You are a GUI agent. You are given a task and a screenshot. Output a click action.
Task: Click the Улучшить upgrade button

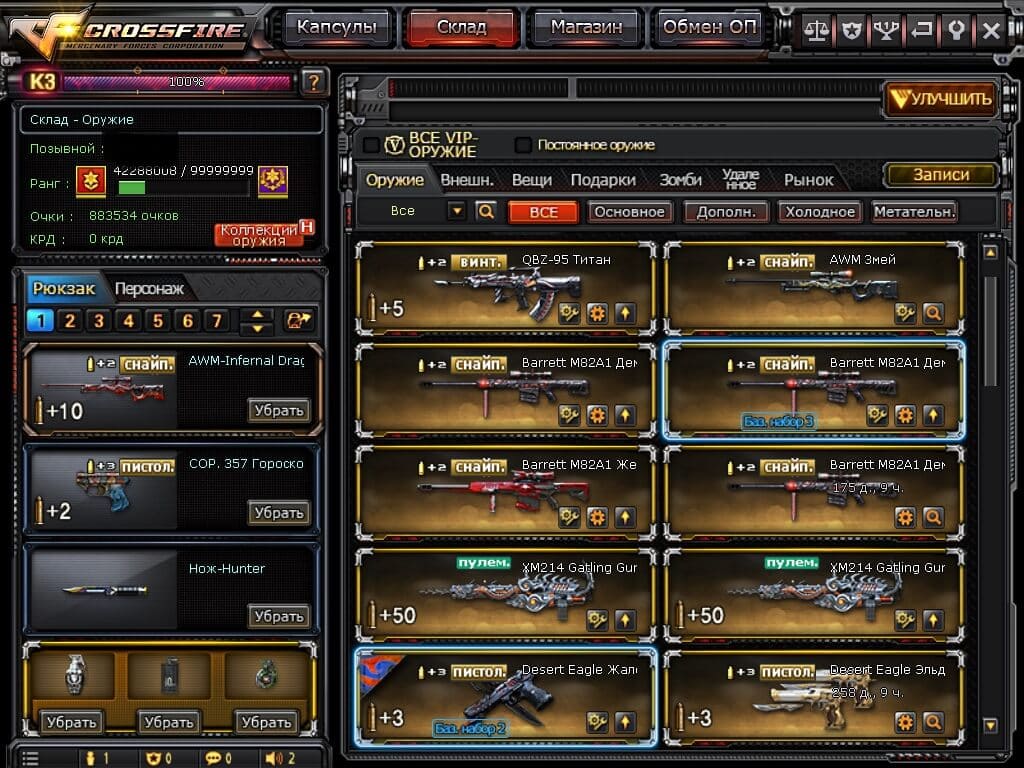click(940, 99)
